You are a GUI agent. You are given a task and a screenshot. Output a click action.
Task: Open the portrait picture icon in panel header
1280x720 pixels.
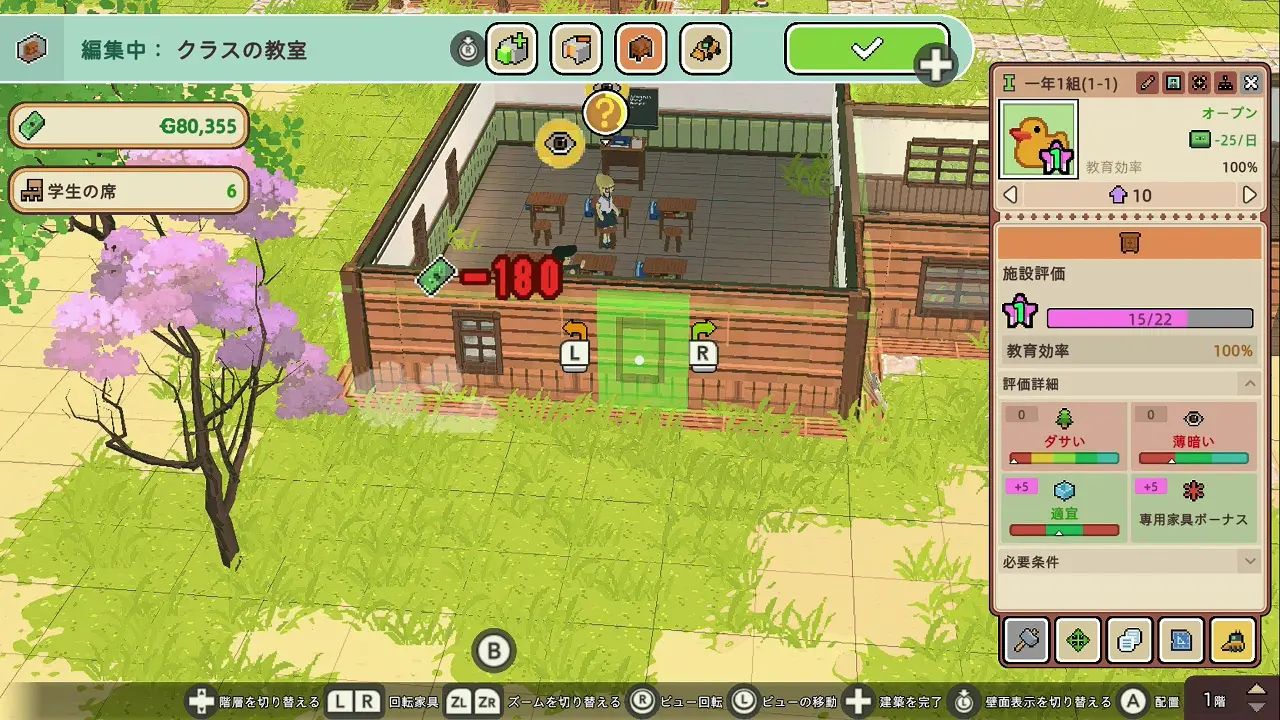(x=1174, y=83)
